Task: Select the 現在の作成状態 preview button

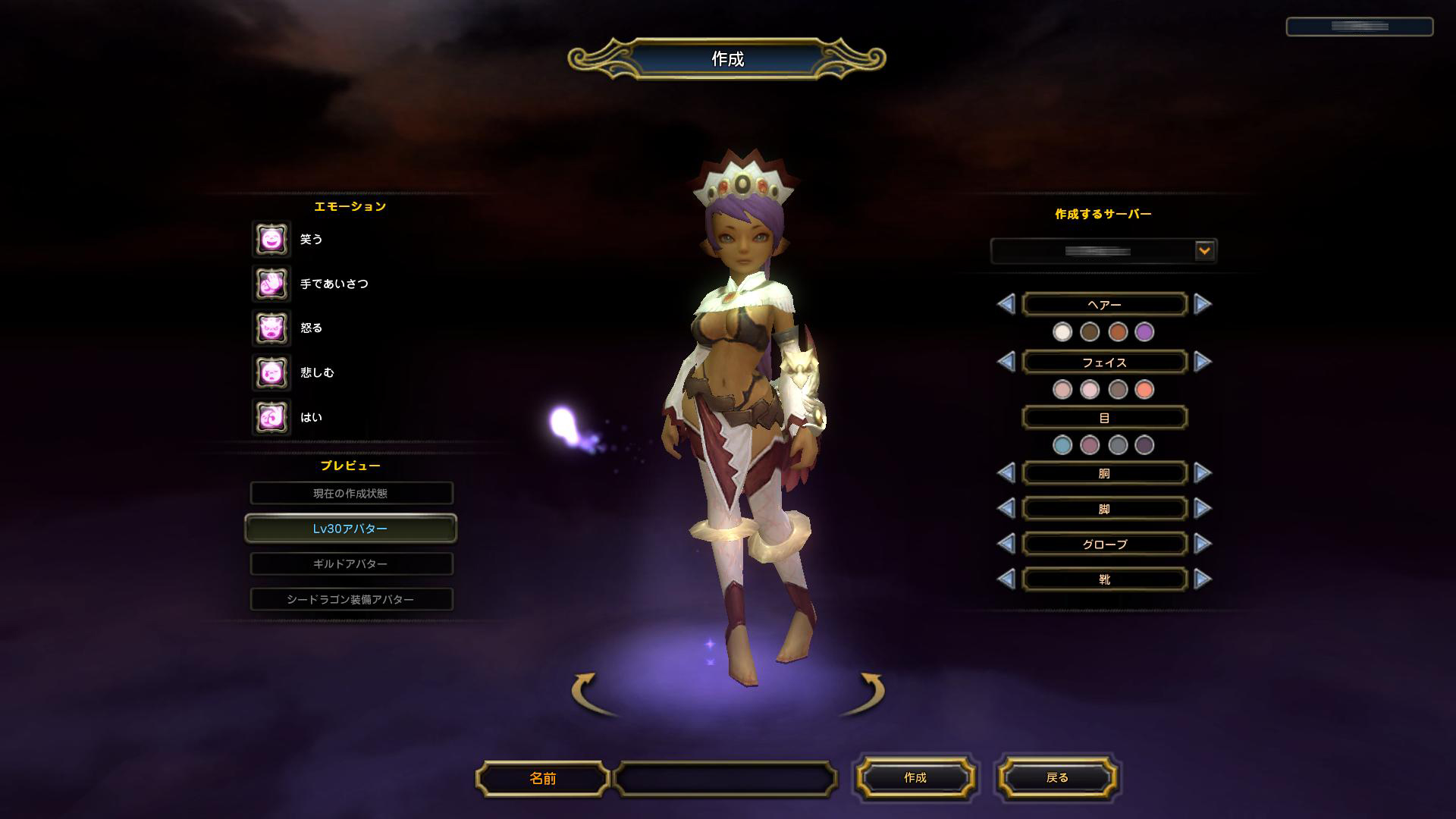Action: pos(351,494)
